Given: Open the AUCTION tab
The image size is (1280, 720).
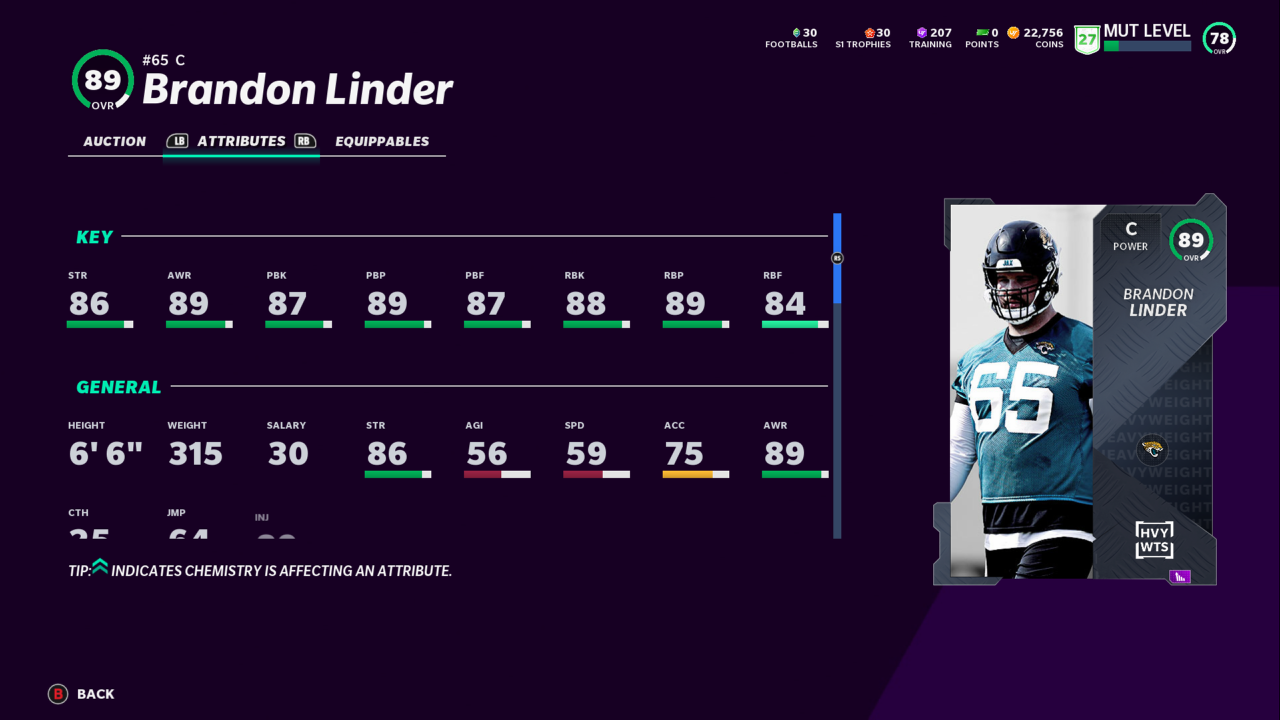Looking at the screenshot, I should point(113,141).
